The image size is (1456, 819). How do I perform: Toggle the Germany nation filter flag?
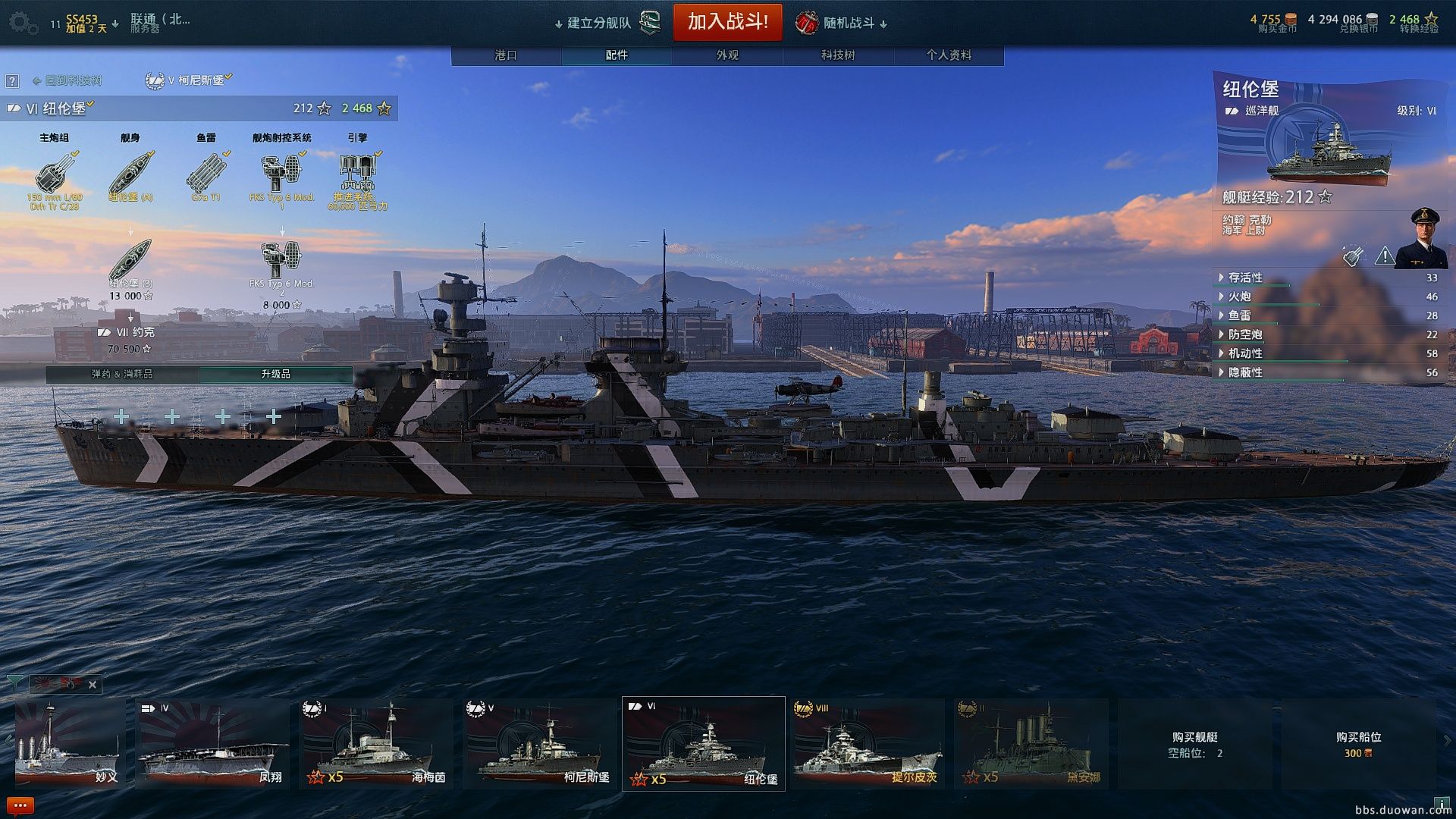click(x=71, y=684)
